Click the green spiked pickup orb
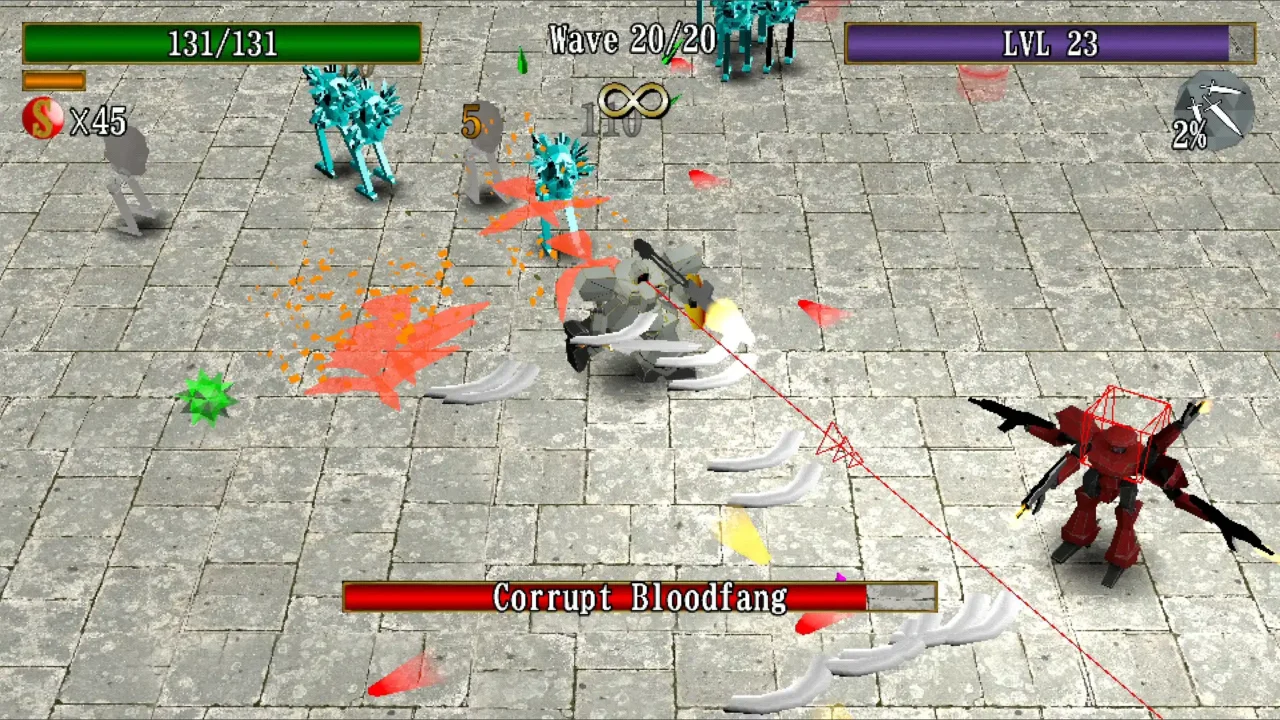Screen dimensions: 1280x720 207,396
